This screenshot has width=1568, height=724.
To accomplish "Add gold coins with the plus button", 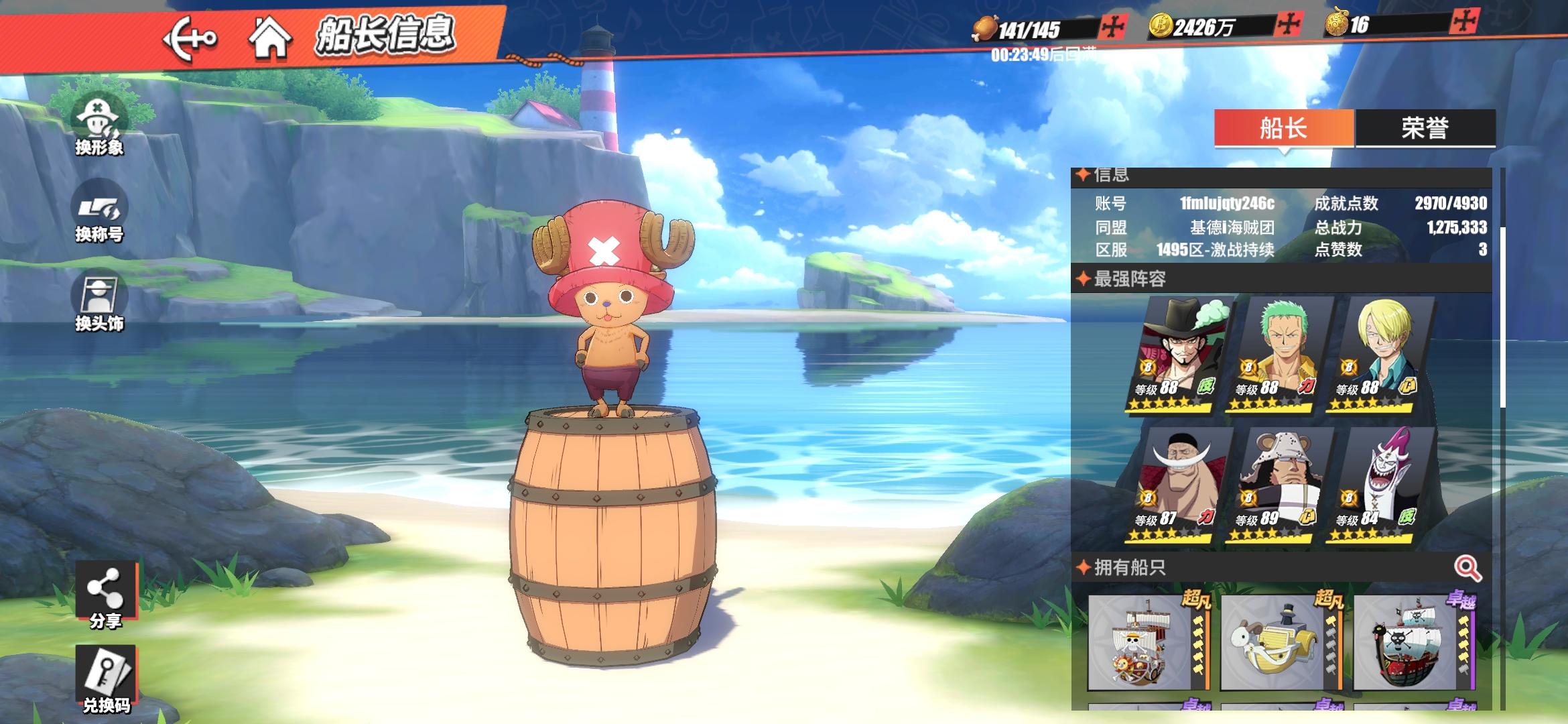I will click(1288, 25).
